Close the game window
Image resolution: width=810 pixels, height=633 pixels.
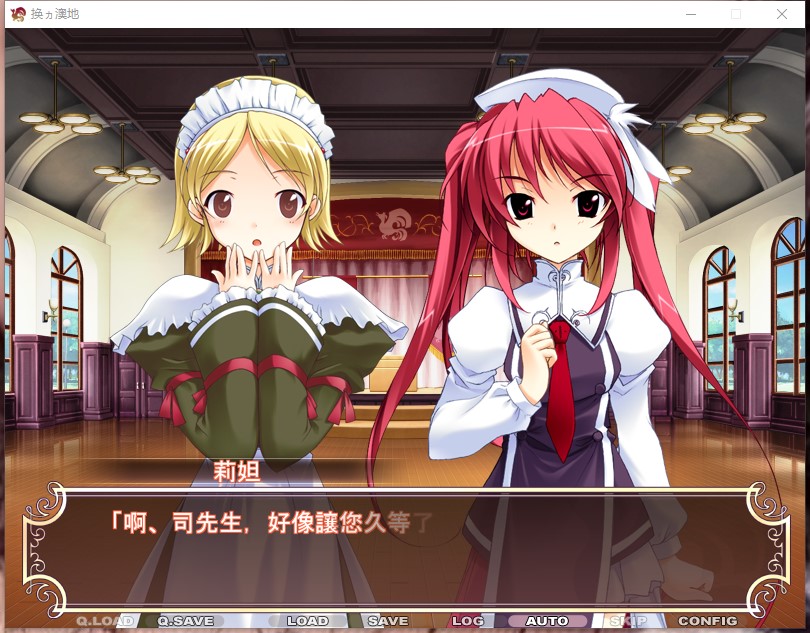click(x=782, y=14)
